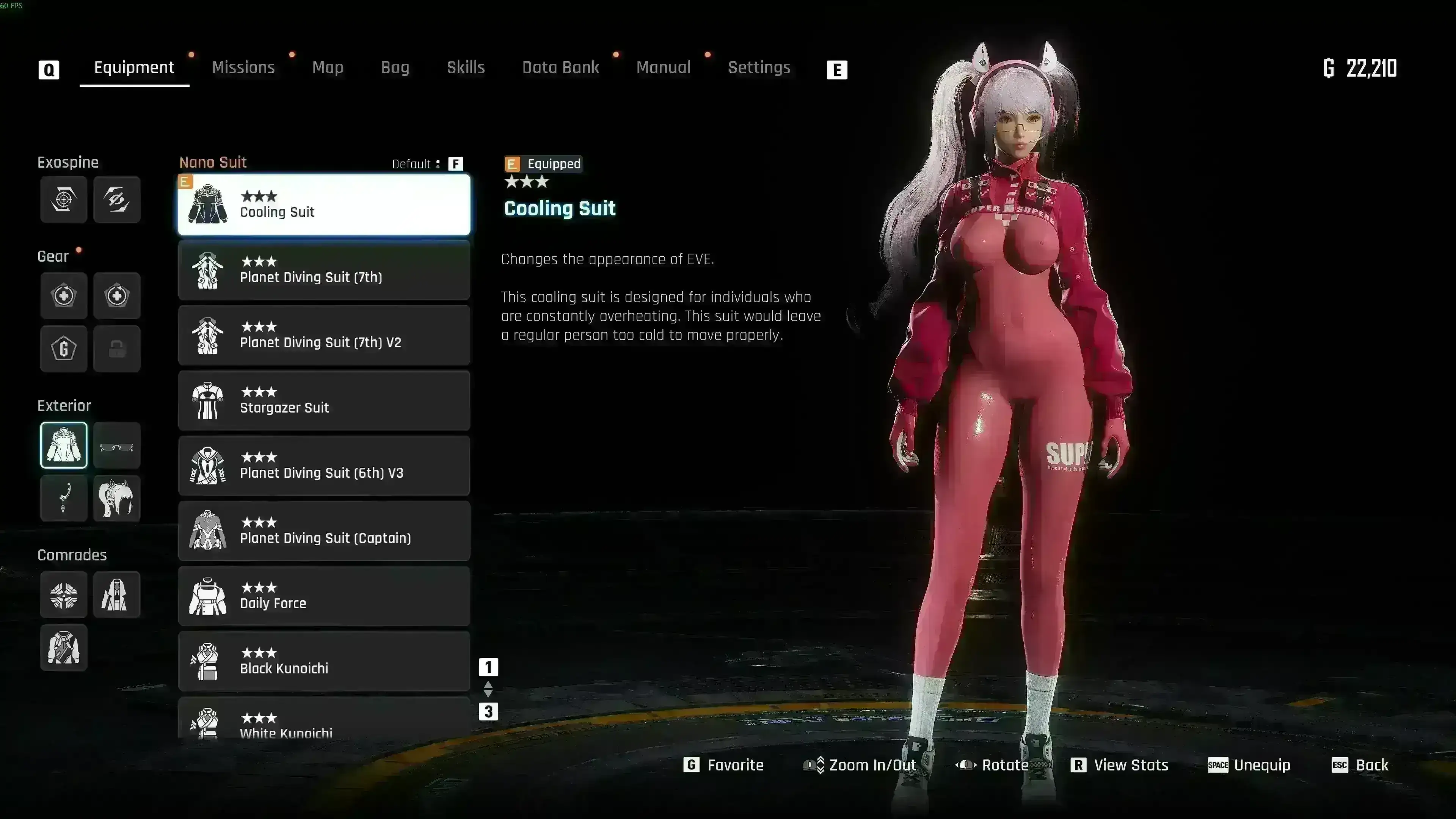The width and height of the screenshot is (1456, 819).
Task: Click Back to leave the menu
Action: [1360, 765]
